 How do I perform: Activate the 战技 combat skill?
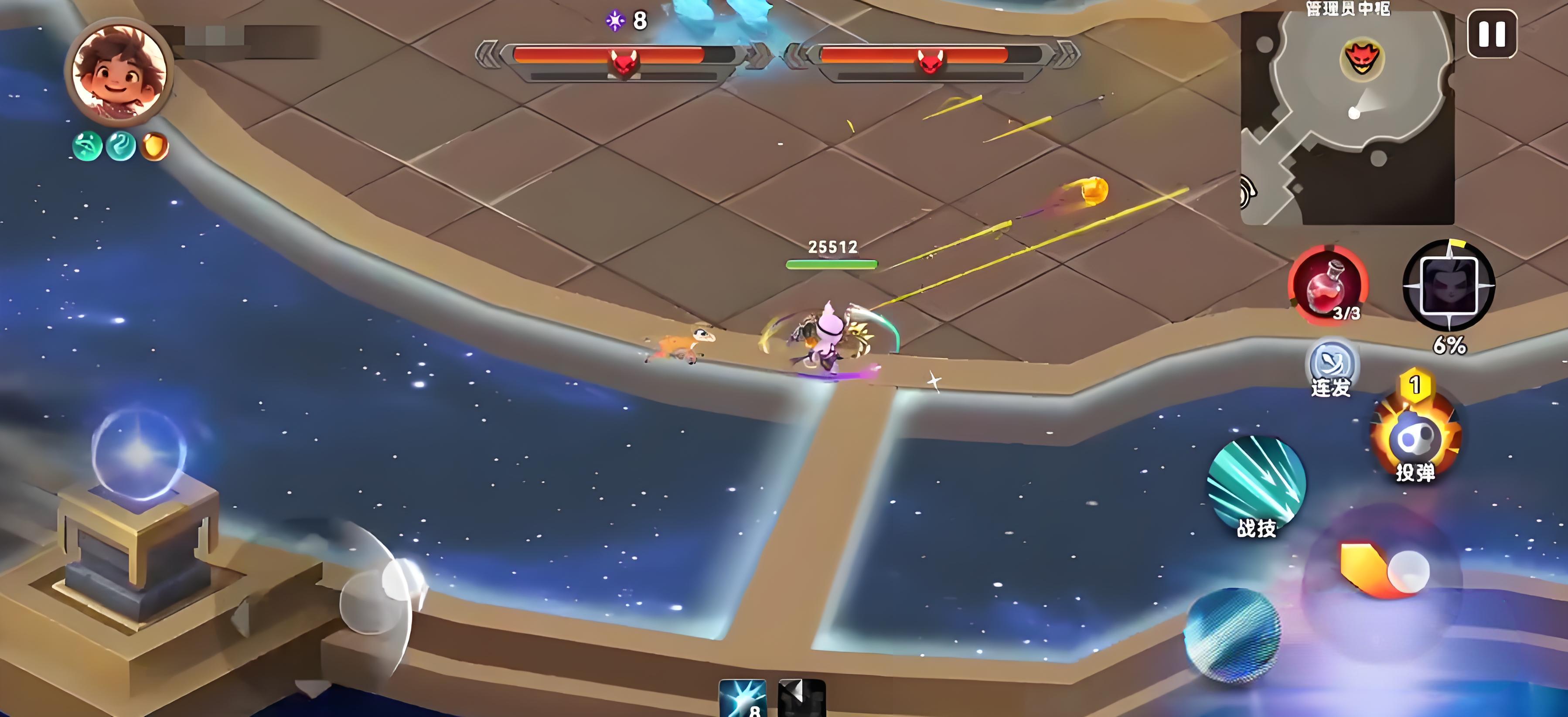[1256, 485]
